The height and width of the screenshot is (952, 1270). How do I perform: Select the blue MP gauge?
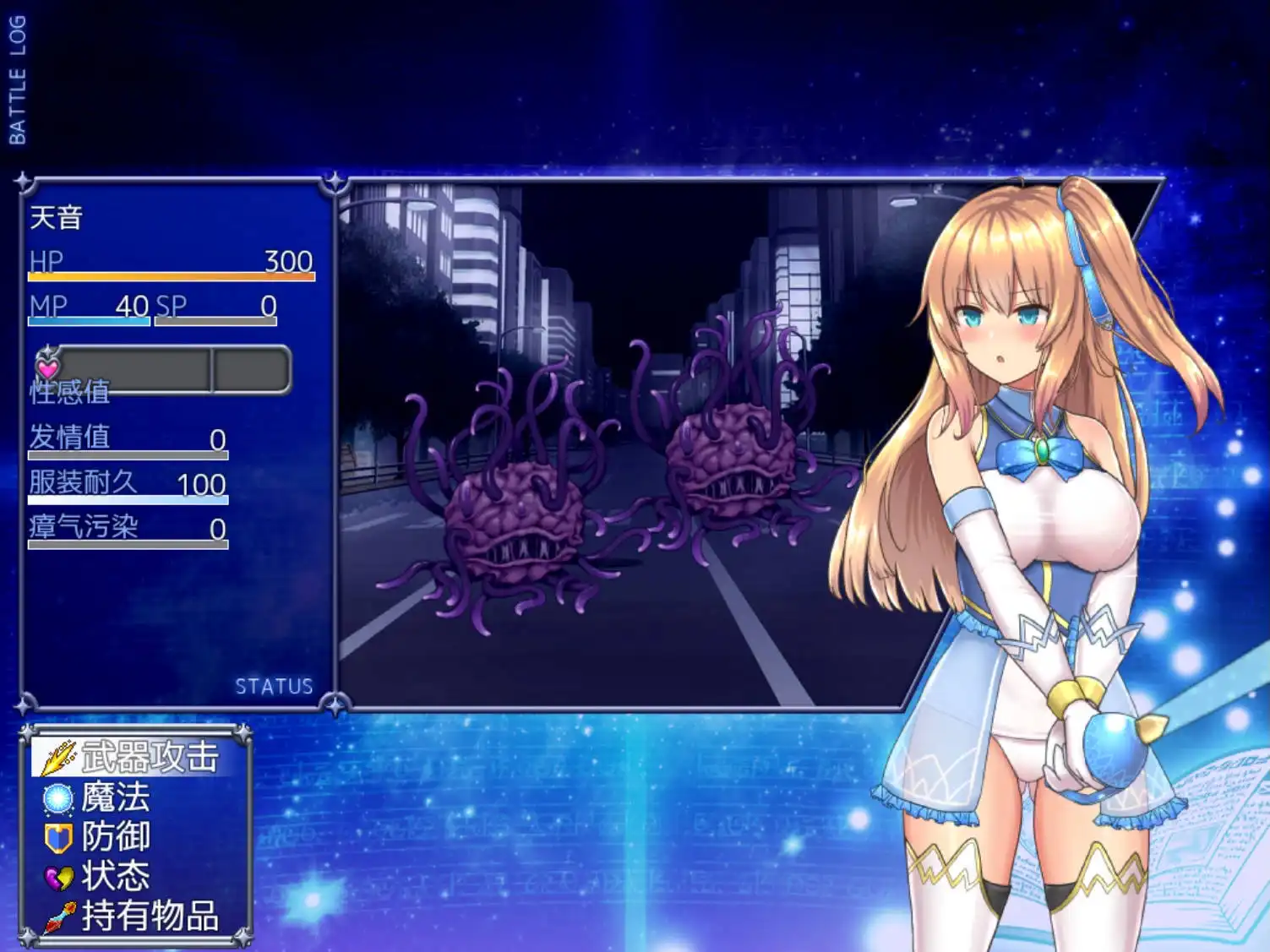pos(89,323)
